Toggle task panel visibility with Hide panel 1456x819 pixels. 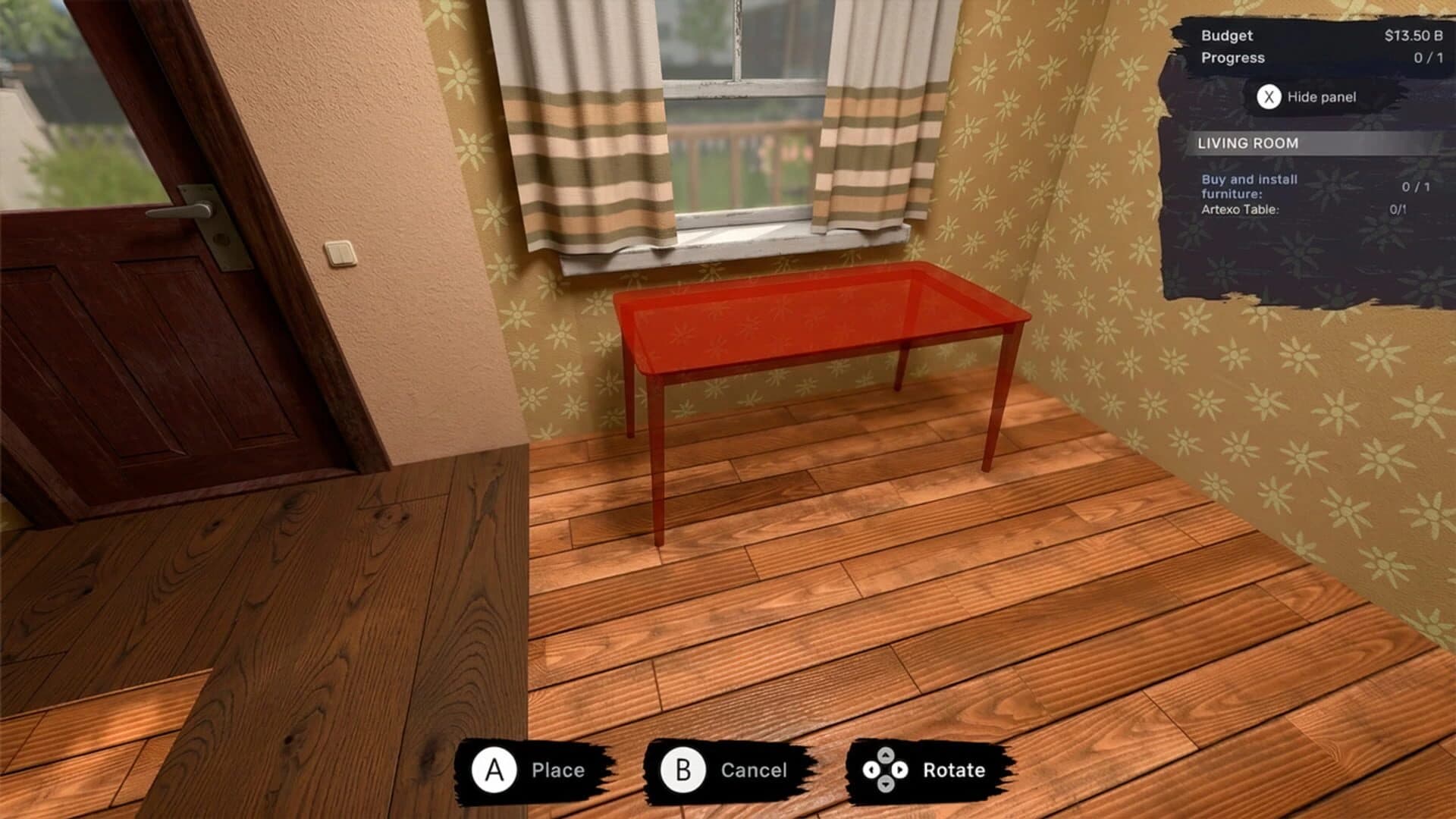point(1321,96)
